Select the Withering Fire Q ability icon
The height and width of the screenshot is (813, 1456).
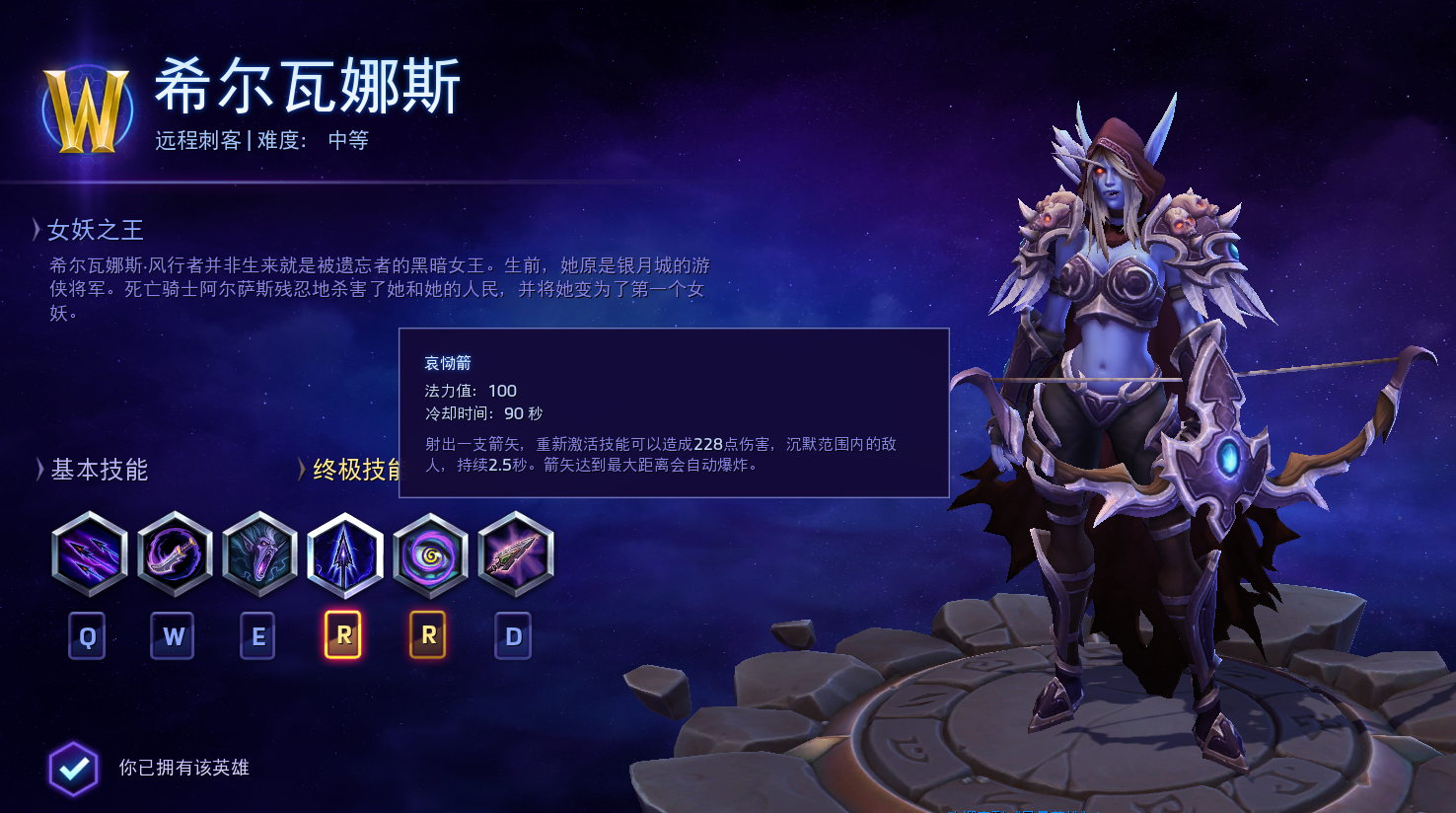point(90,554)
